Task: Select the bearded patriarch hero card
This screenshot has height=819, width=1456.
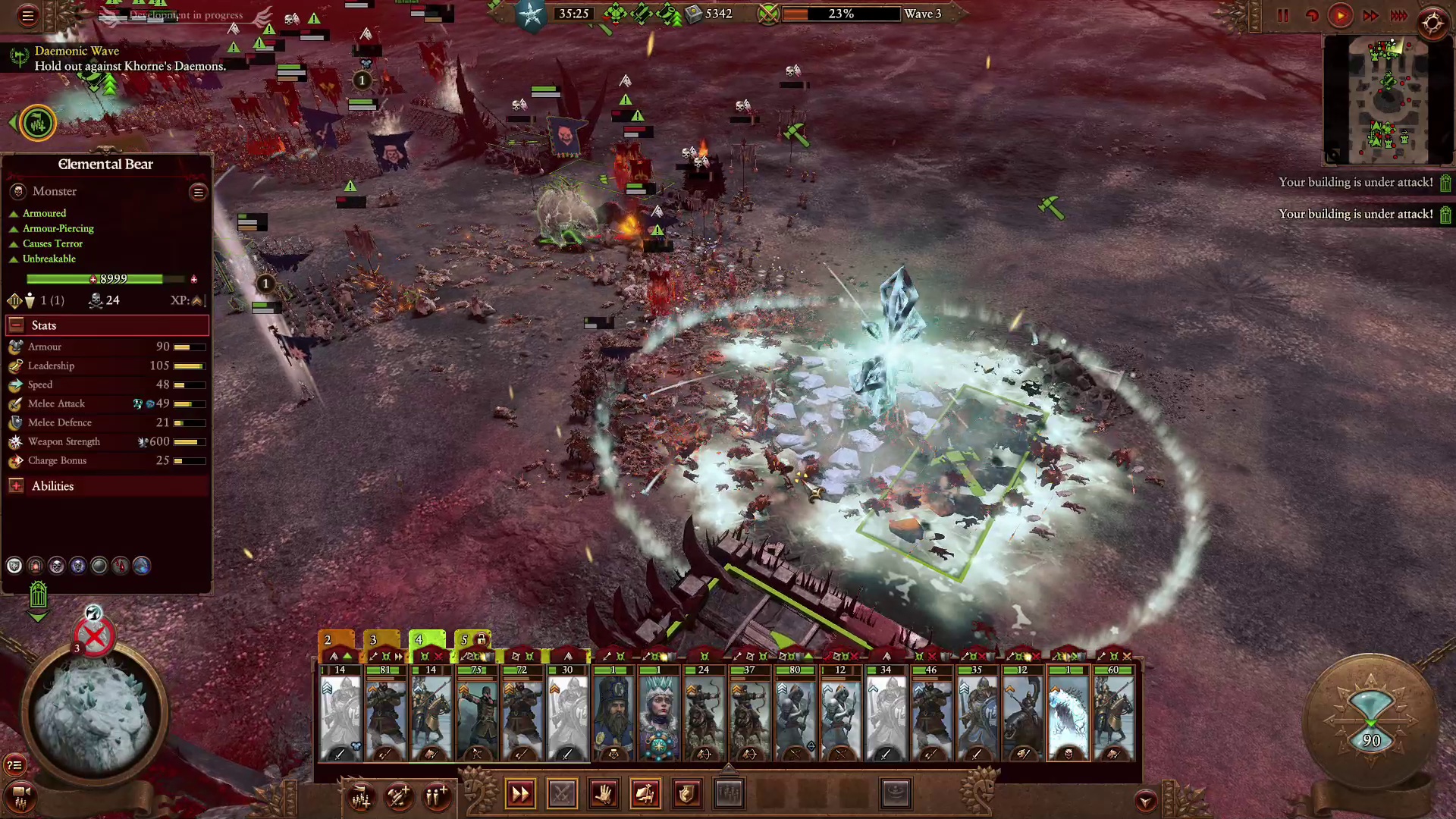Action: pos(613,714)
